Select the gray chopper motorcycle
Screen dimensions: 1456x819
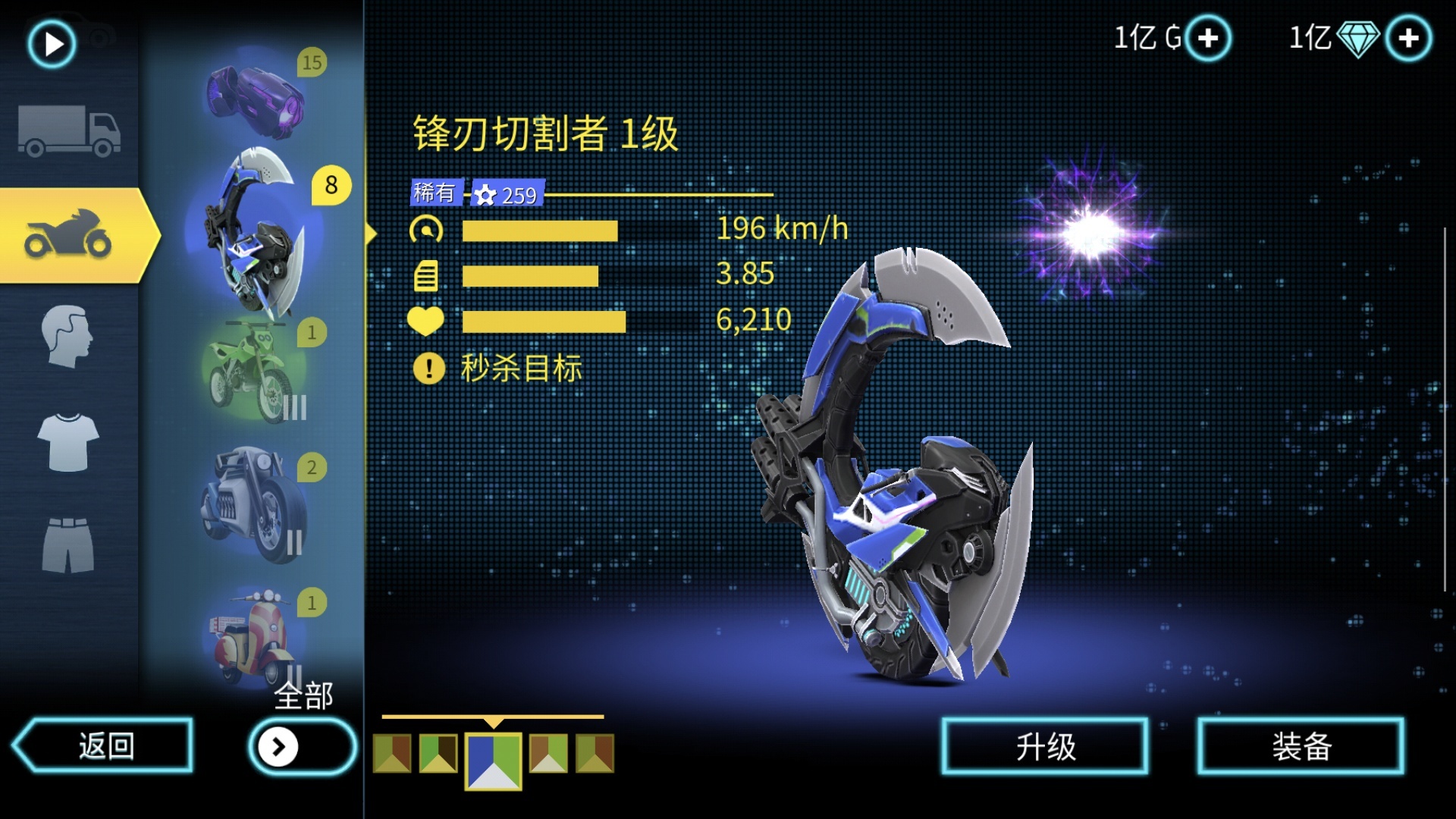254,503
